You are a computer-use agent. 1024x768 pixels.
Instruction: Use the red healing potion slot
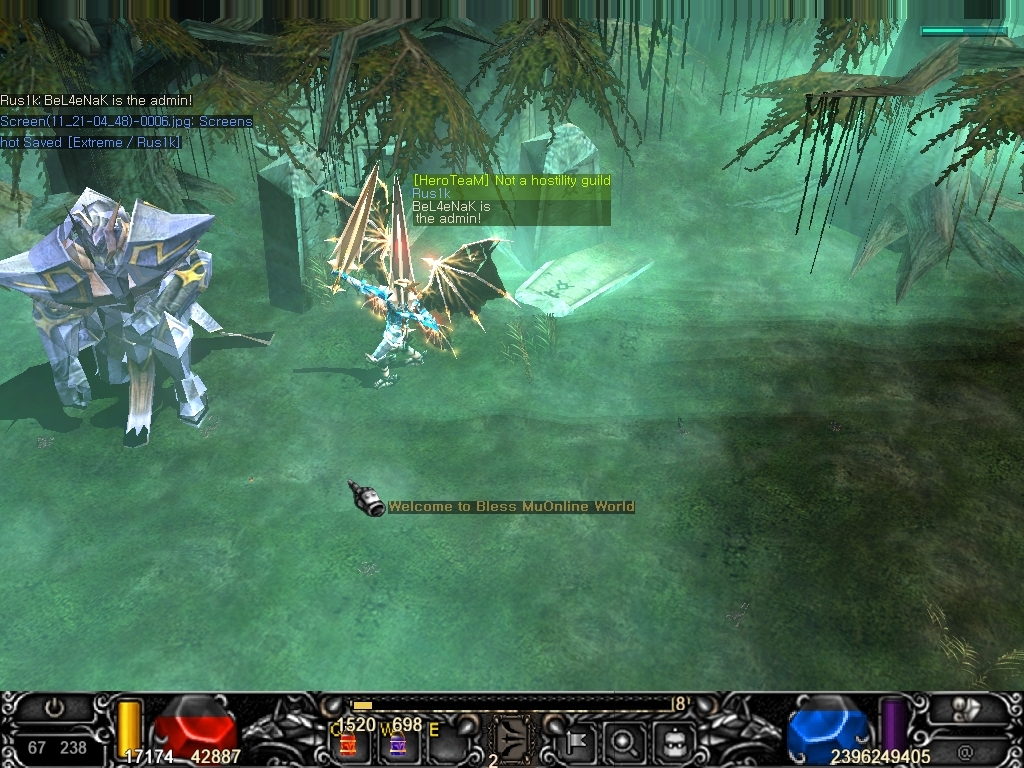(x=348, y=744)
